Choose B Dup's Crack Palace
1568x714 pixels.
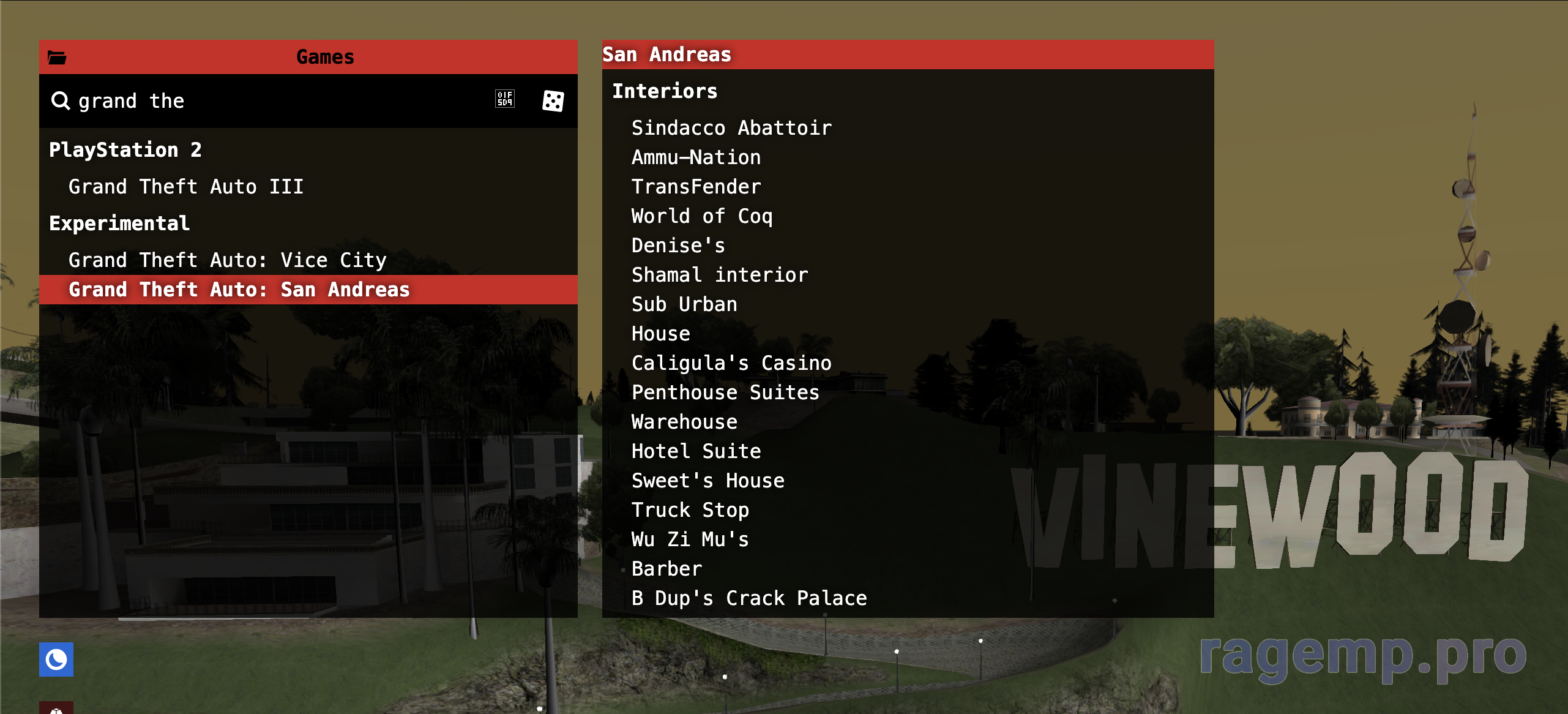tap(749, 598)
